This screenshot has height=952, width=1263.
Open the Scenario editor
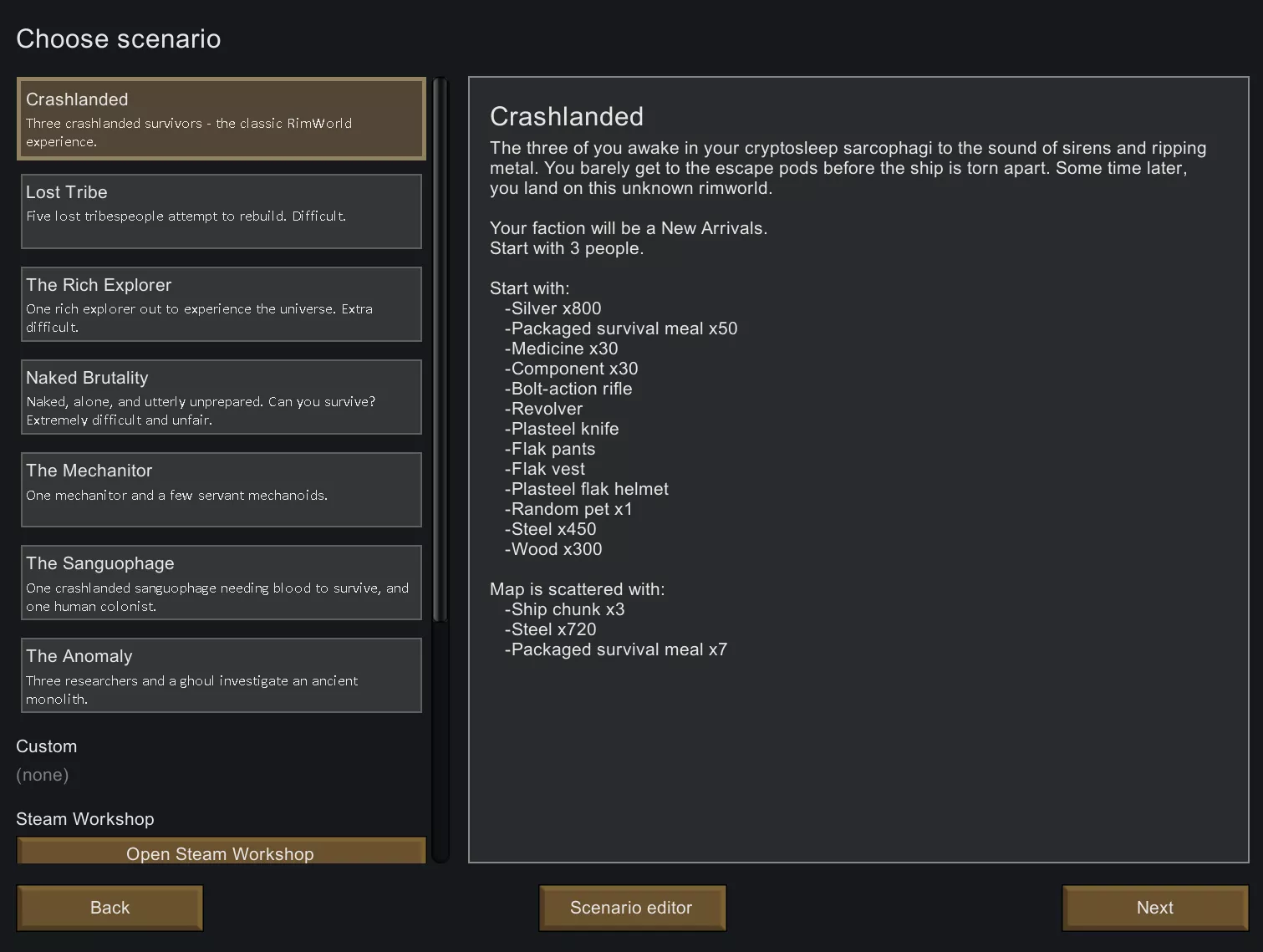632,908
